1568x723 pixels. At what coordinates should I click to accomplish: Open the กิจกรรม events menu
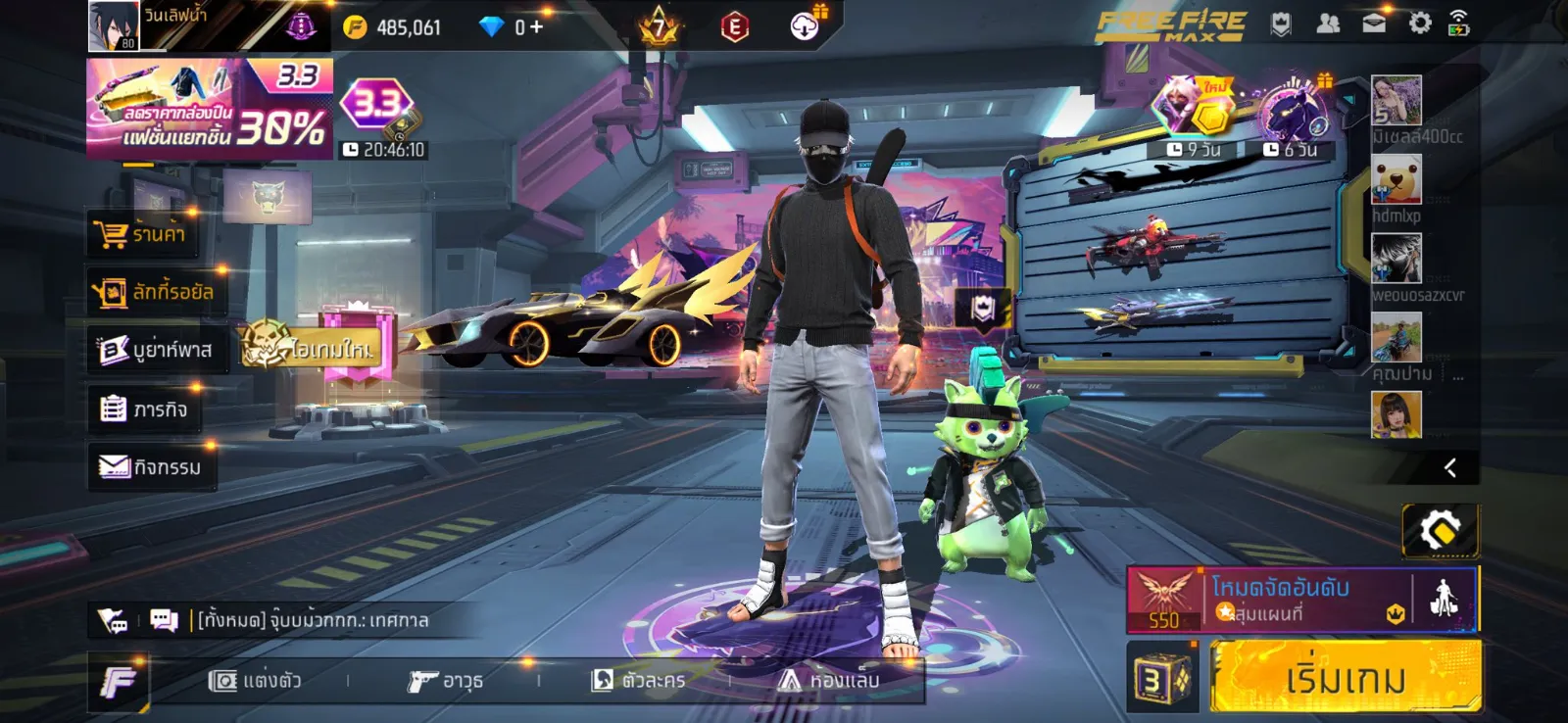coord(151,467)
